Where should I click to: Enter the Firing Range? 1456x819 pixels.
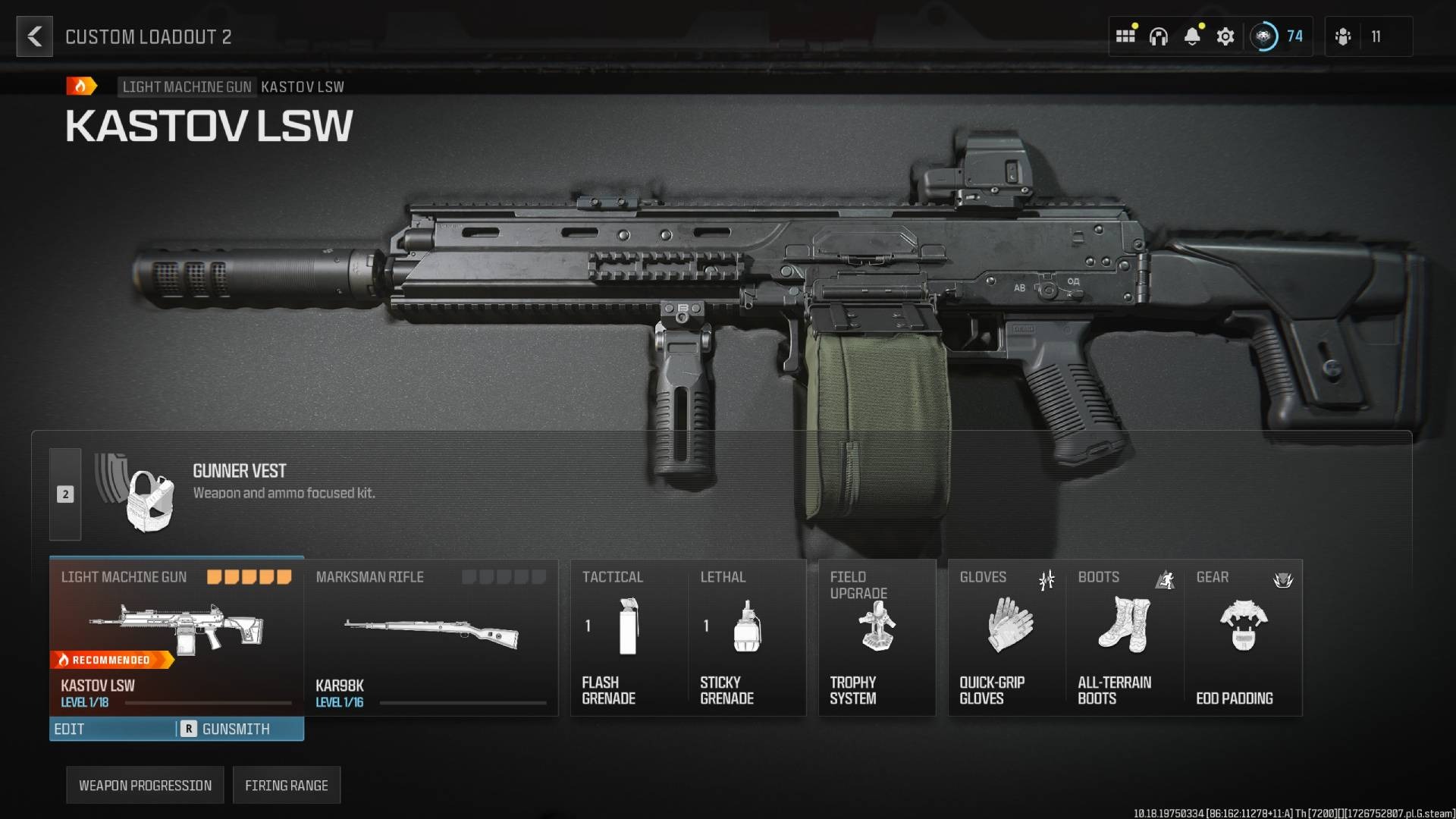[x=287, y=785]
